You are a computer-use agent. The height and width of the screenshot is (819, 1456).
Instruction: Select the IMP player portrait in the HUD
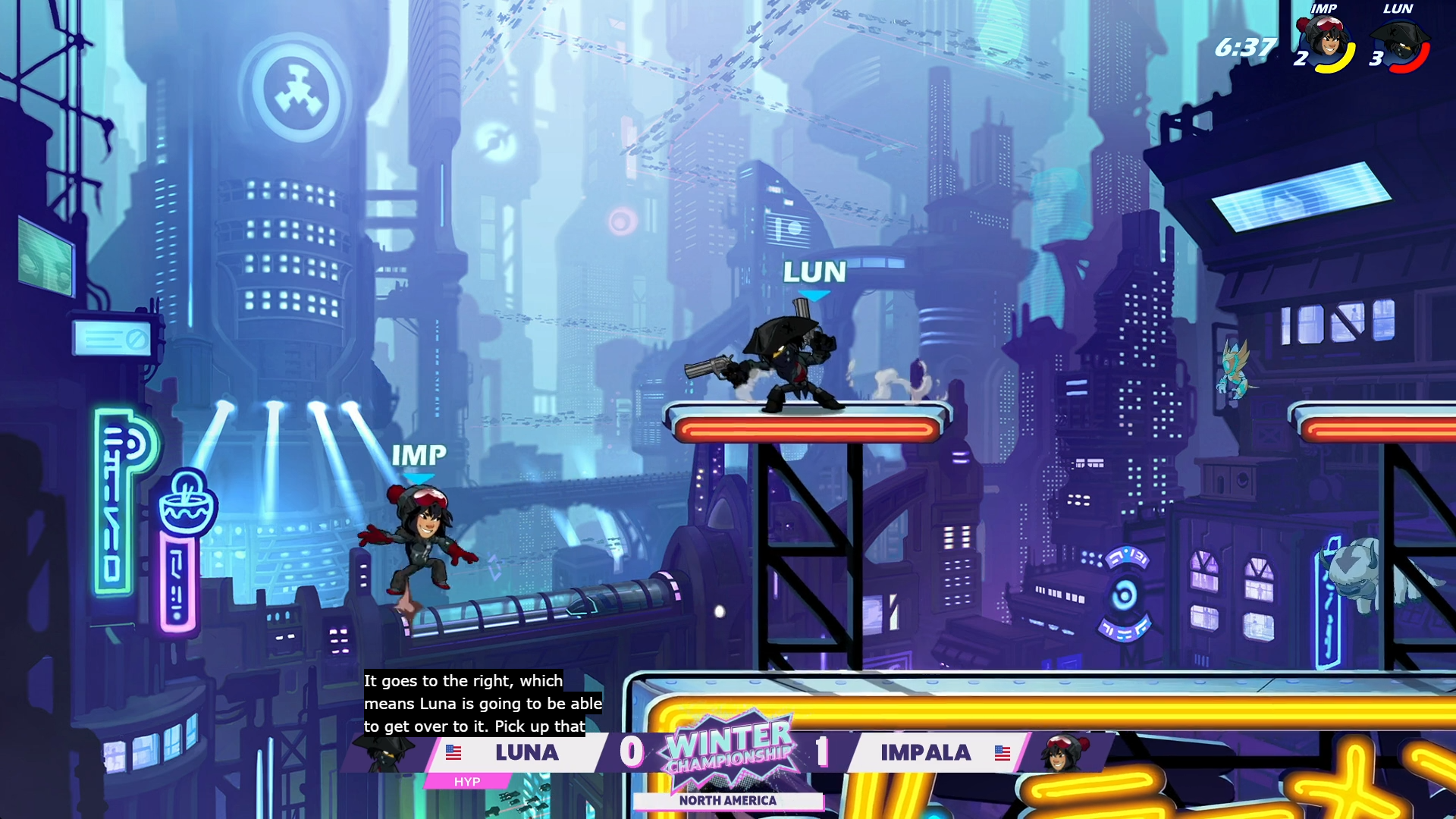1326,43
